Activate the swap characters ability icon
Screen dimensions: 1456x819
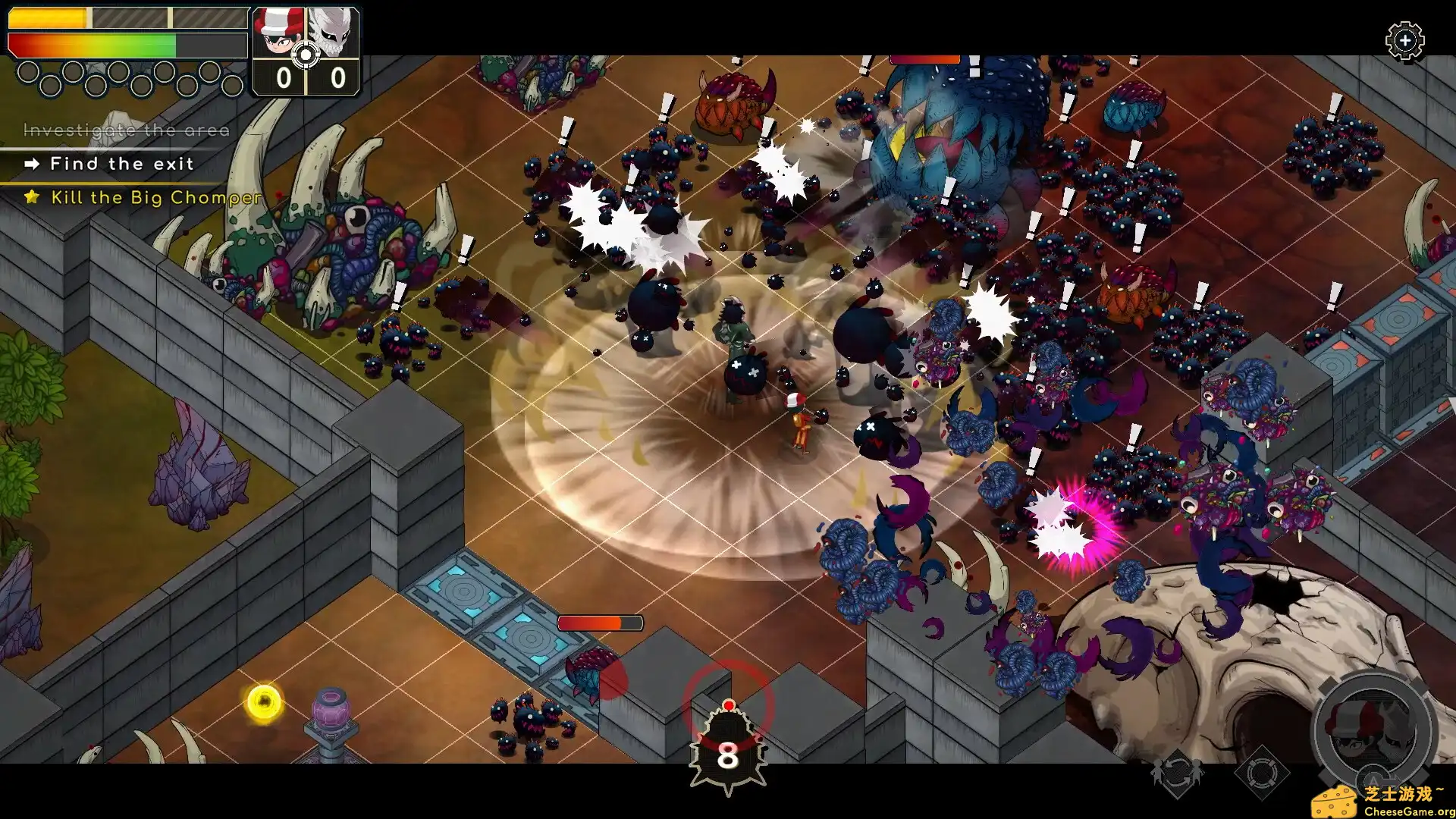pos(1177,773)
